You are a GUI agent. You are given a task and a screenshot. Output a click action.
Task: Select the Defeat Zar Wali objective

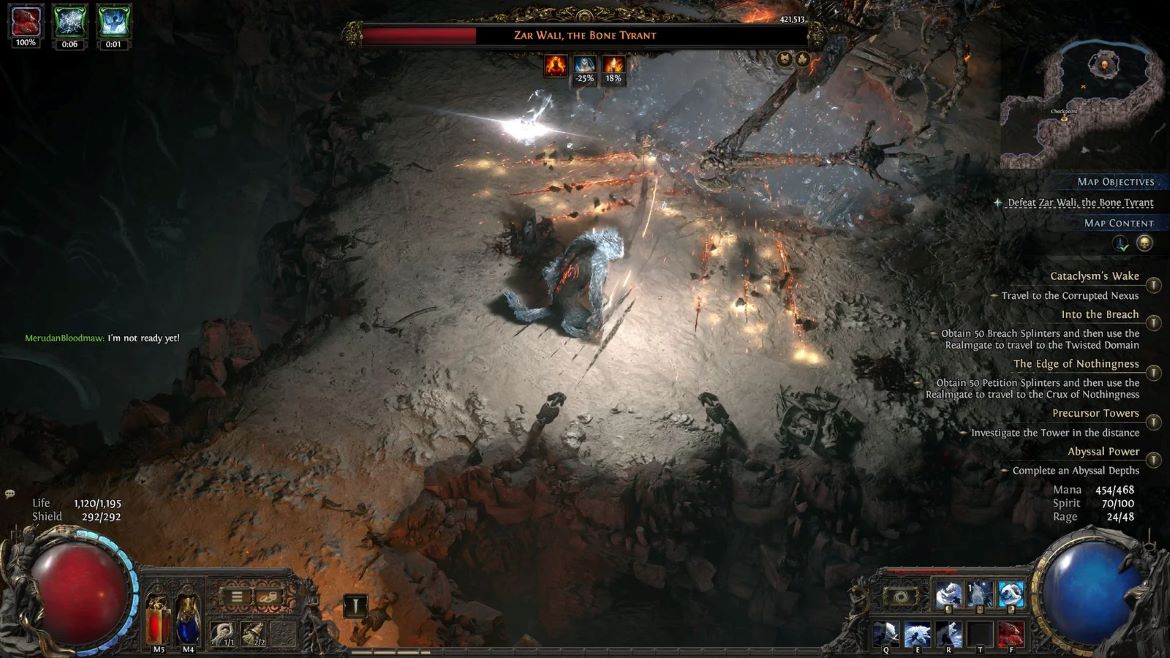(x=1080, y=203)
